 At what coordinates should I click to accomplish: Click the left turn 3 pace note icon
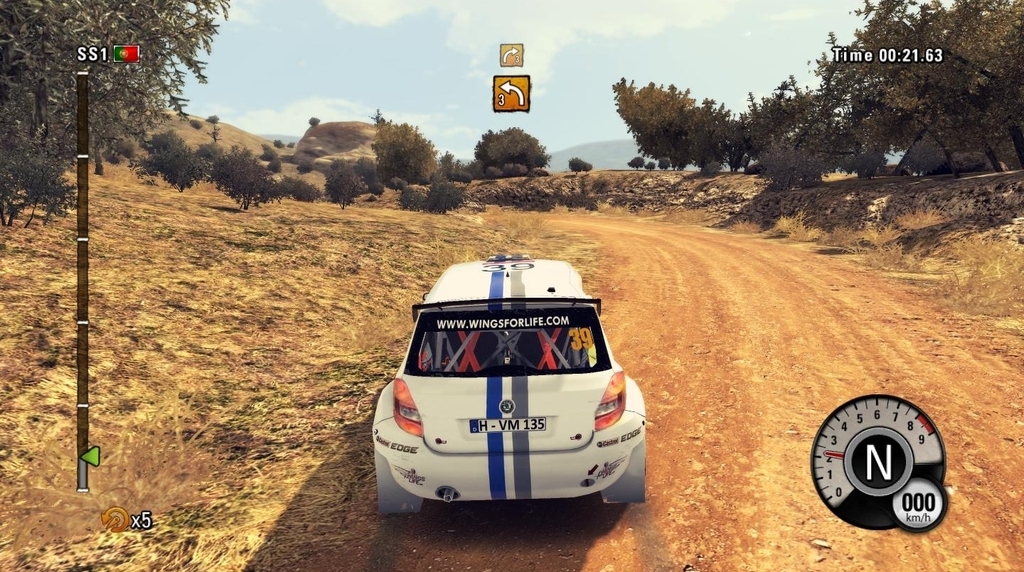tap(511, 93)
